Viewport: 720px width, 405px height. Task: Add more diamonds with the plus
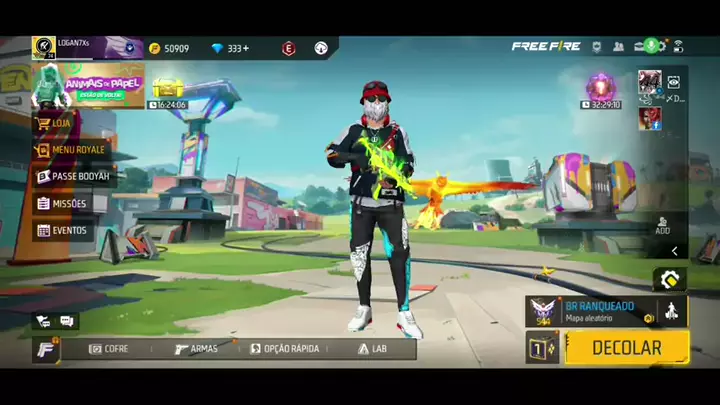point(246,48)
